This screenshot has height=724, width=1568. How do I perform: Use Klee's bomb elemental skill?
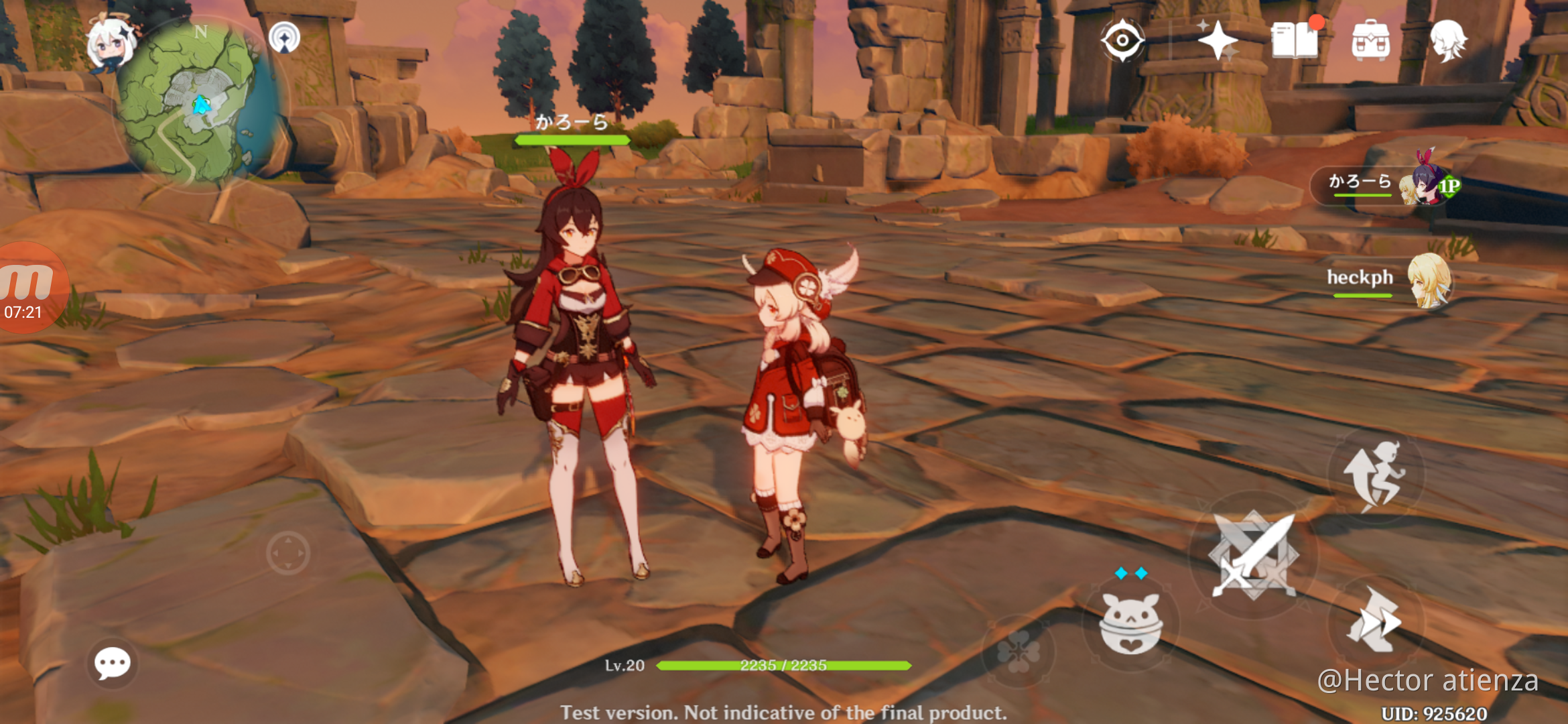1131,623
